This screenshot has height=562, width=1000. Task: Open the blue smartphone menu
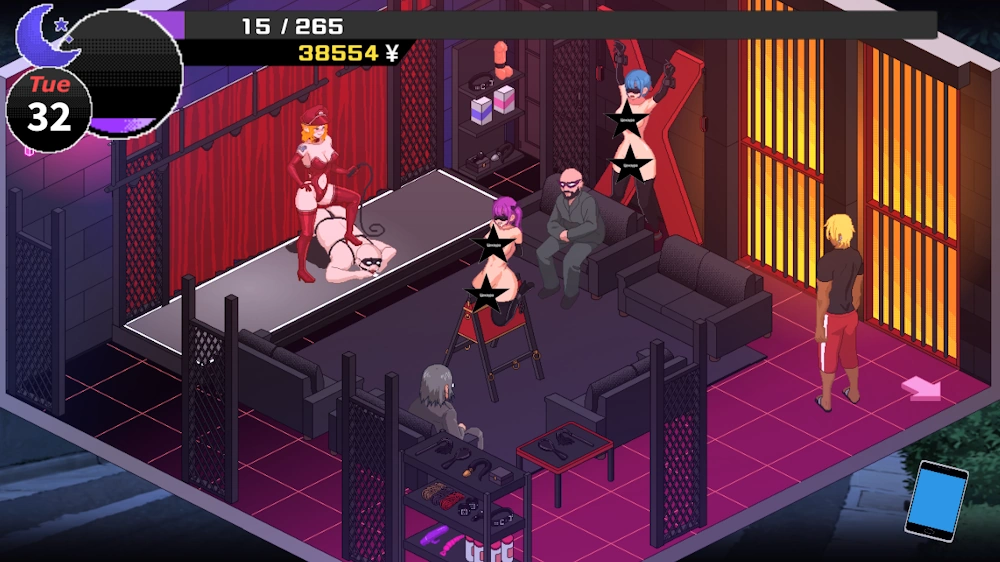(x=936, y=500)
